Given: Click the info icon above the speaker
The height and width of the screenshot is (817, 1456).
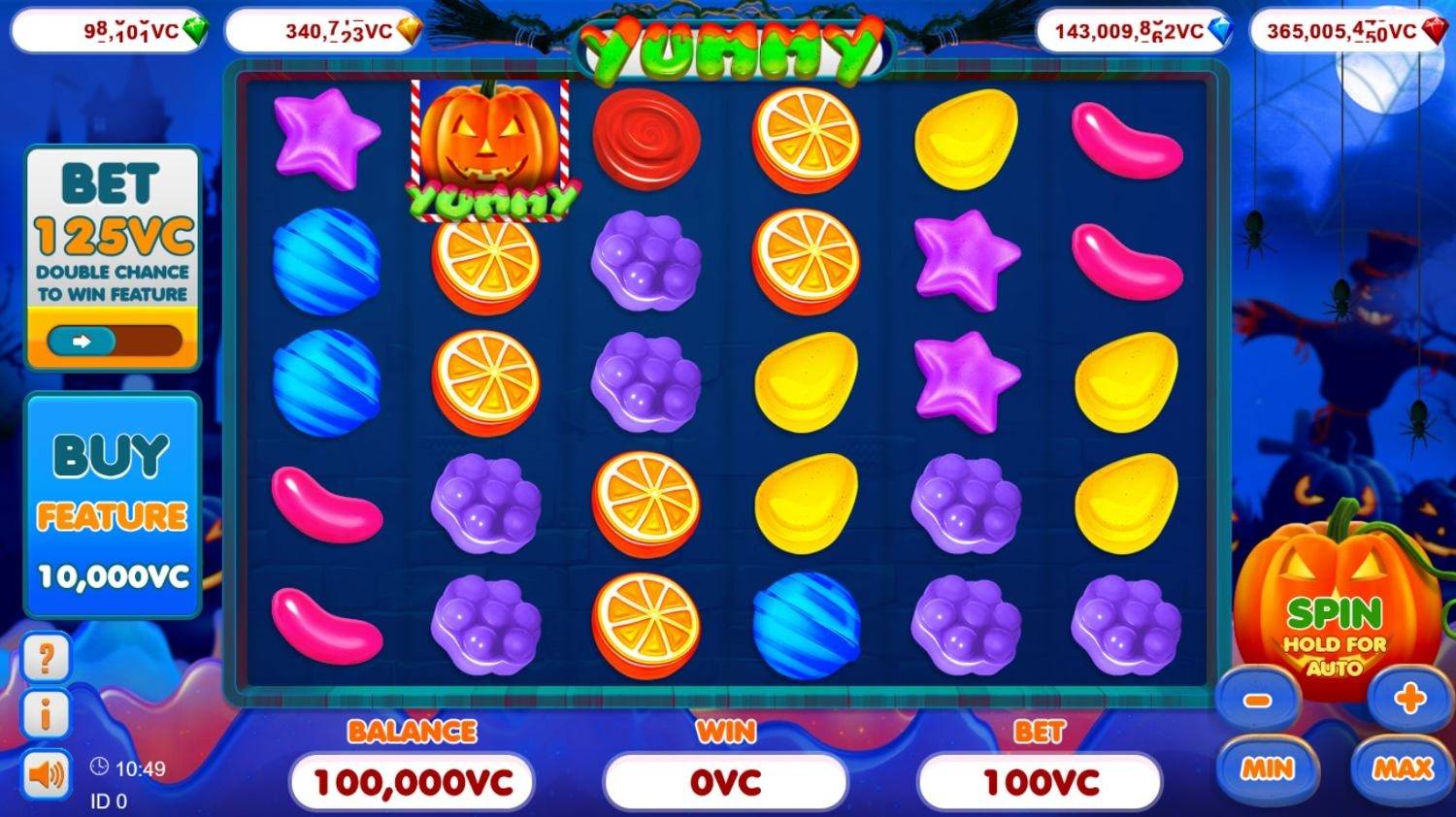Looking at the screenshot, I should point(49,714).
